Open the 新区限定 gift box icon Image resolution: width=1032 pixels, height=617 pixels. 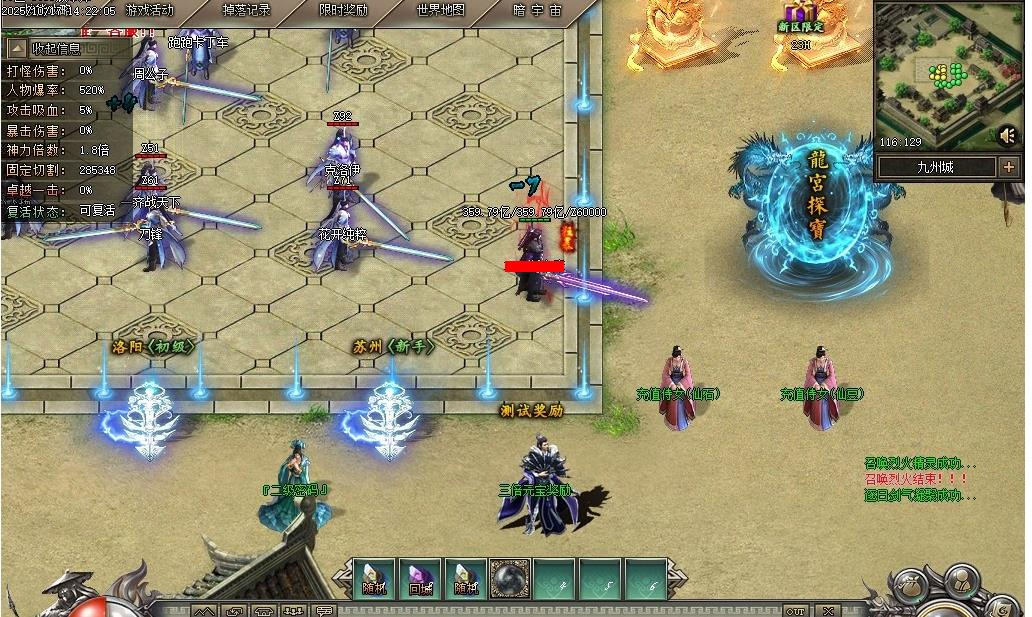click(x=800, y=18)
